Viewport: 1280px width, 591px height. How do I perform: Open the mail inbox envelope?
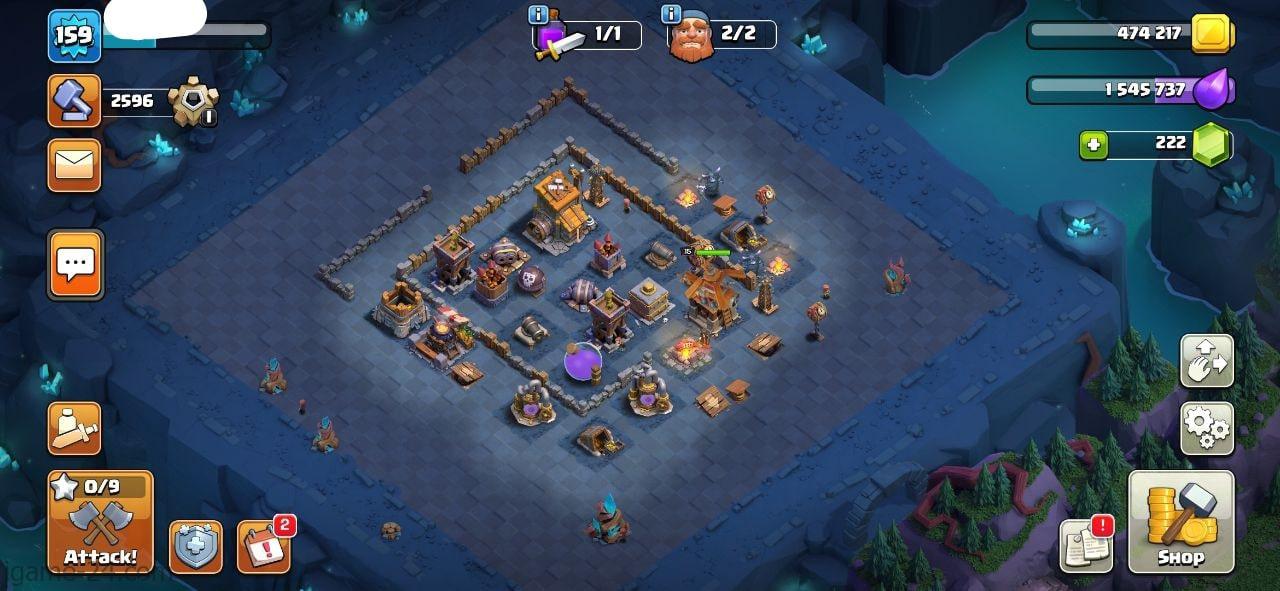(75, 165)
